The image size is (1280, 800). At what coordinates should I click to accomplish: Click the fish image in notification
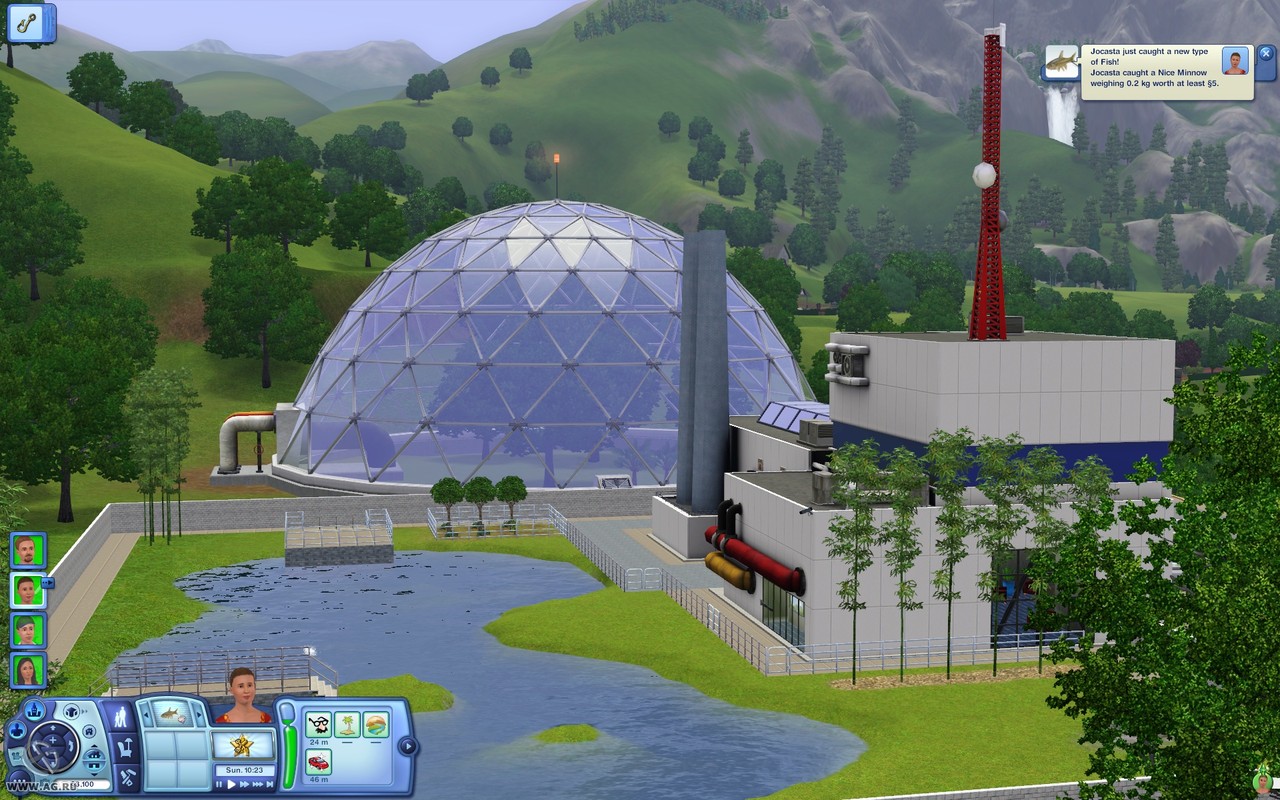coord(1061,62)
